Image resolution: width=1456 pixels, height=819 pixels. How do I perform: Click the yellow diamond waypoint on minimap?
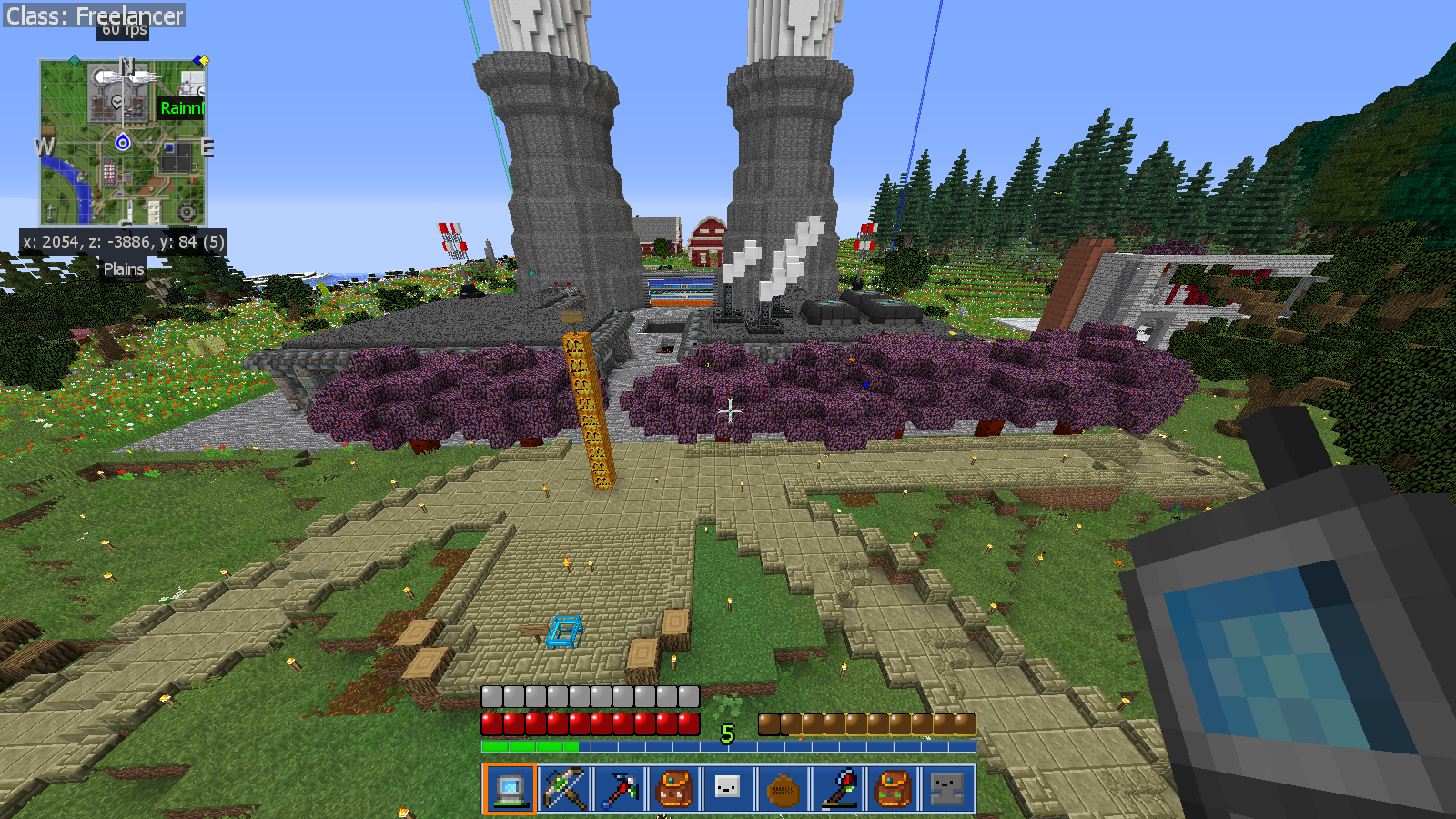pyautogui.click(x=203, y=61)
